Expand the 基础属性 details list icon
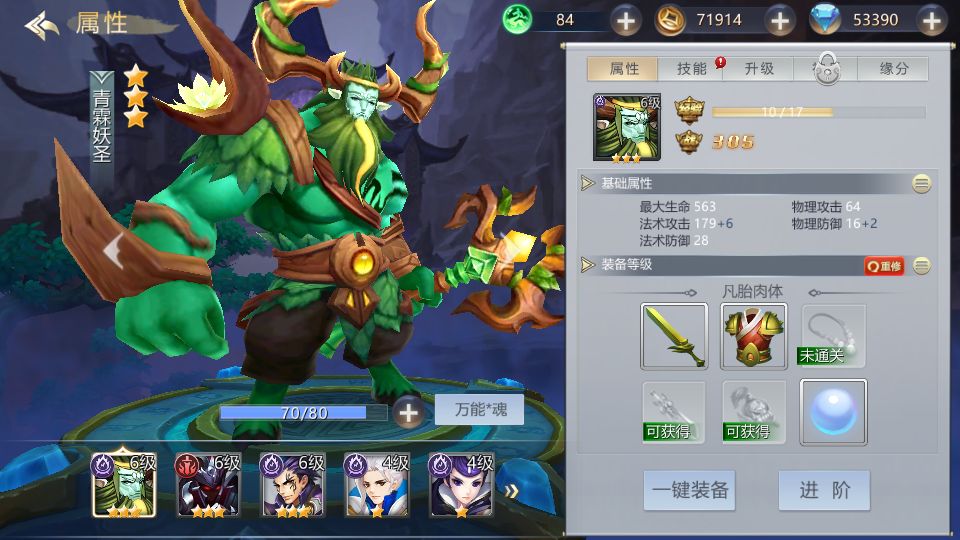The image size is (960, 540). click(921, 183)
